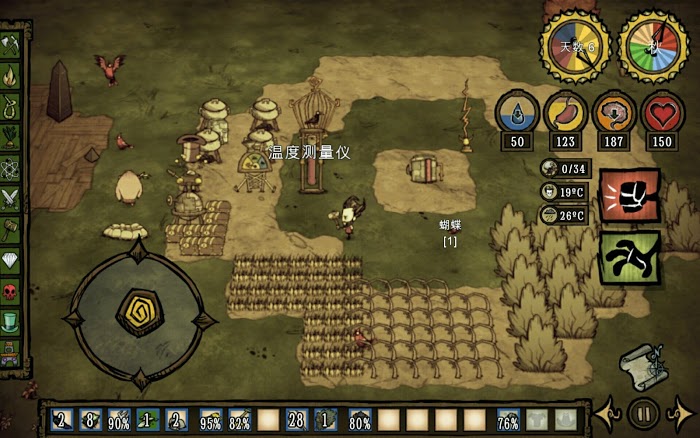Open the Magic tab with red skull
The width and height of the screenshot is (700, 438).
[11, 290]
